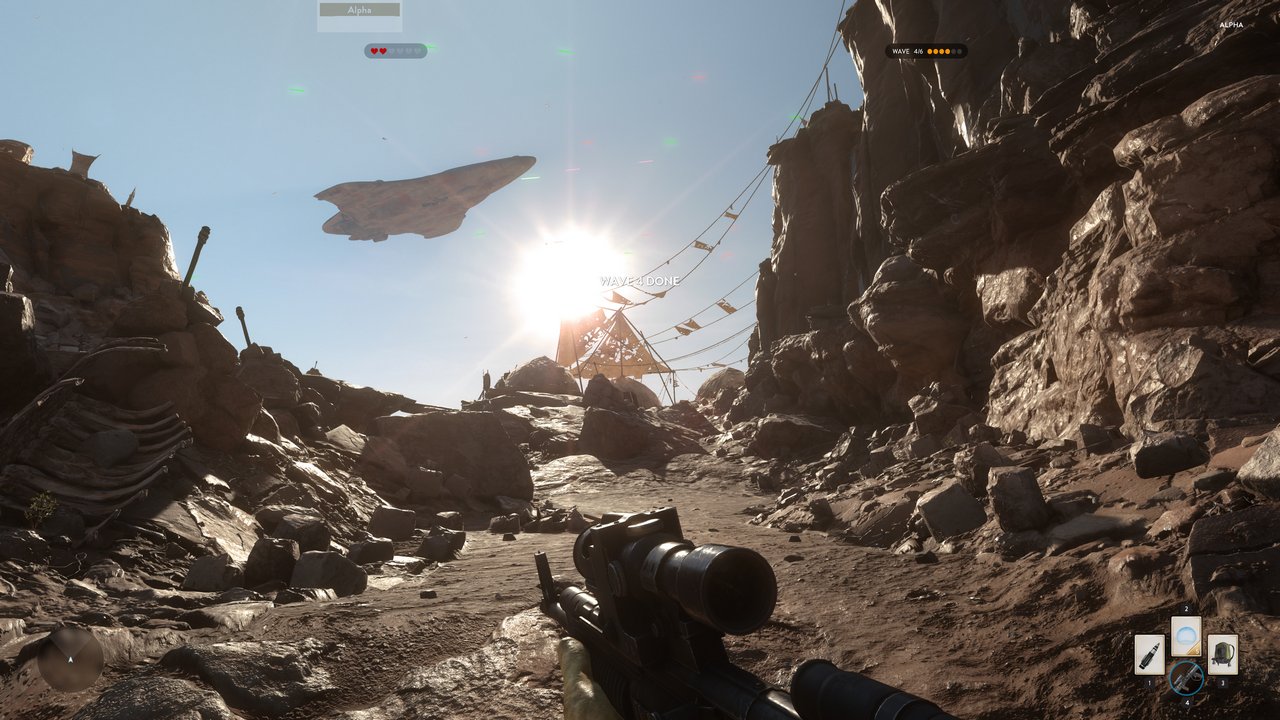
Task: Click the Alpha name tab above the player
Action: (x=360, y=9)
